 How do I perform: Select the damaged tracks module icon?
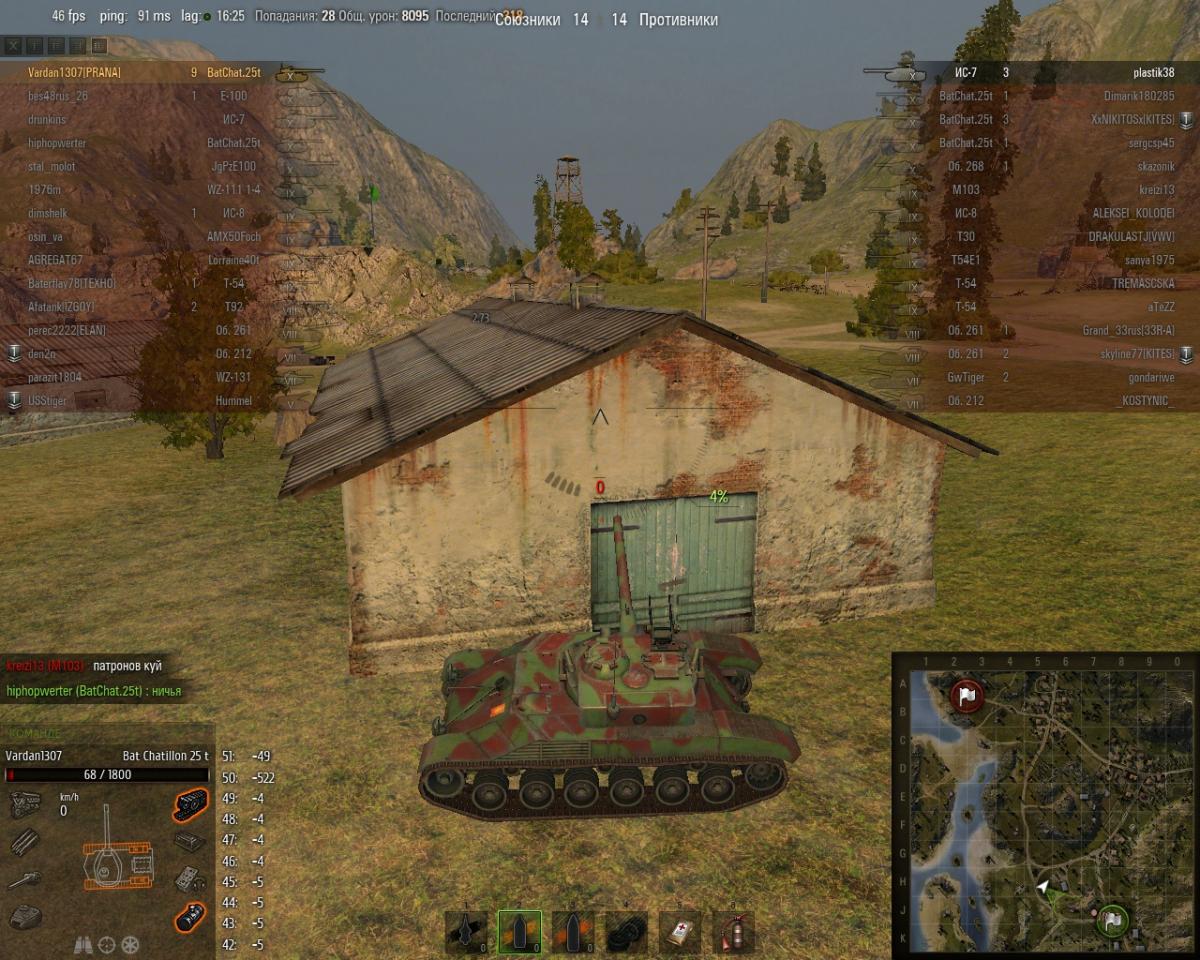[x=190, y=804]
